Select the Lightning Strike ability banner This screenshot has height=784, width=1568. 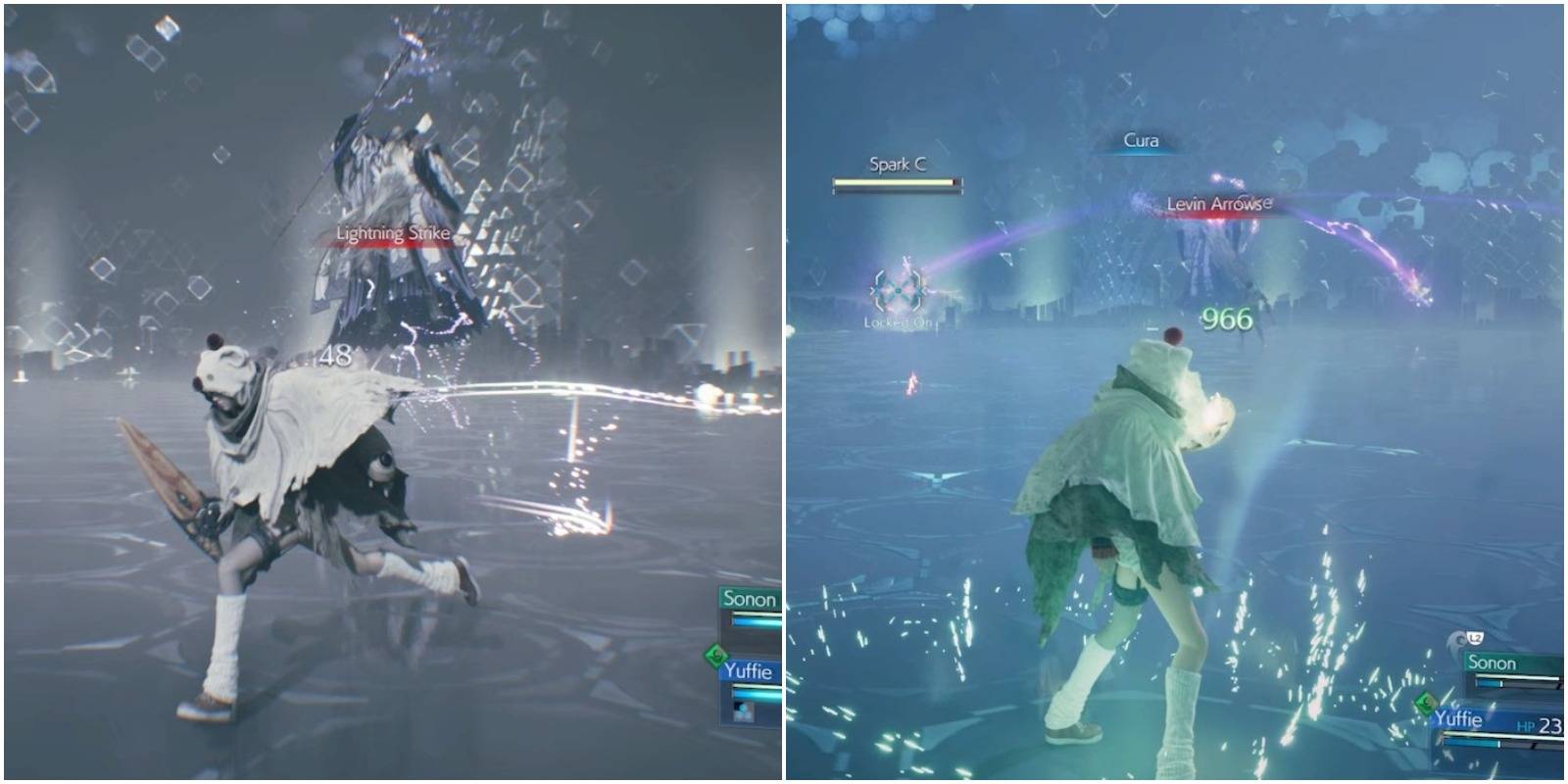pos(390,234)
